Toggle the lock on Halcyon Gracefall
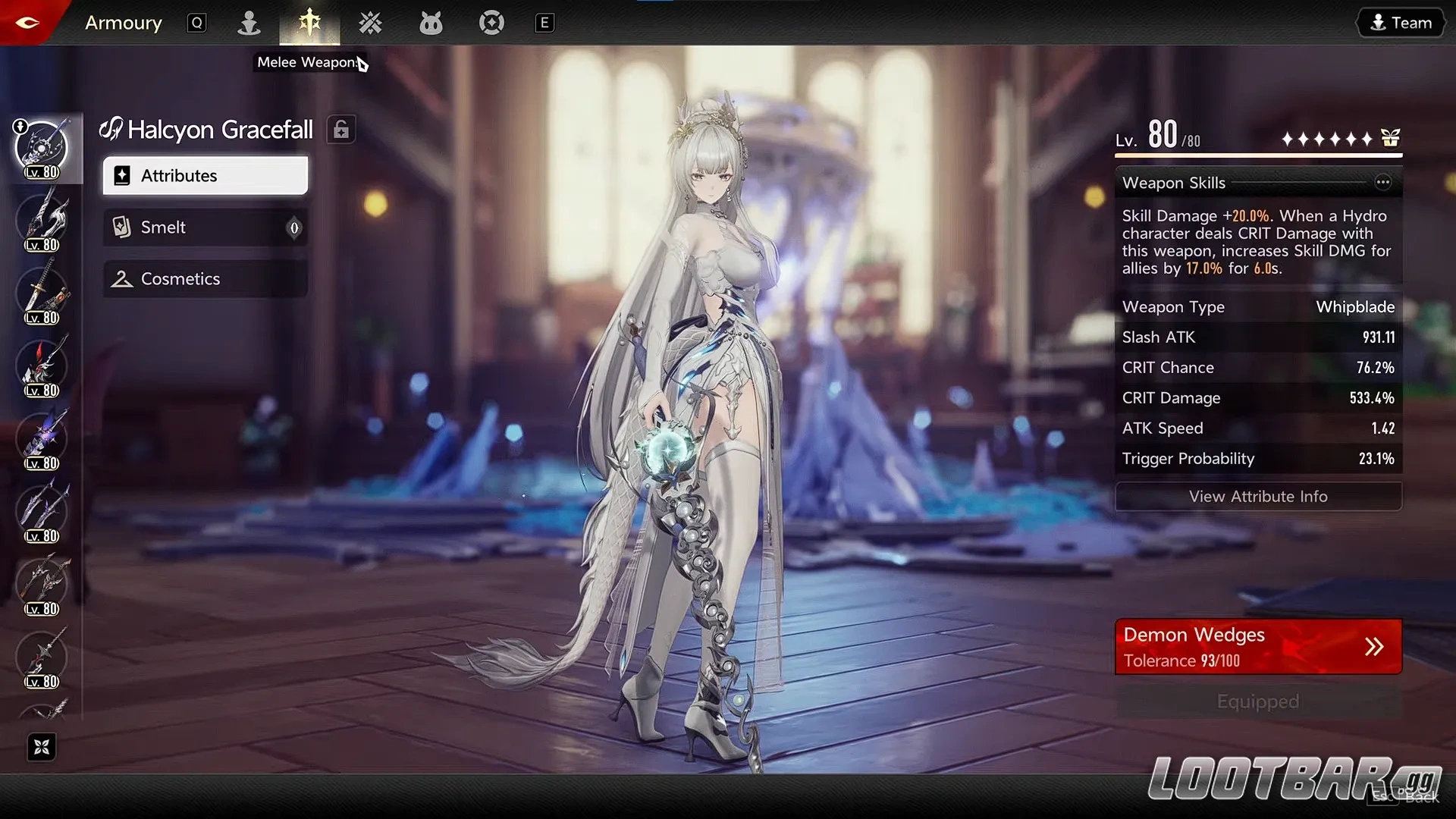The width and height of the screenshot is (1456, 819). tap(341, 129)
